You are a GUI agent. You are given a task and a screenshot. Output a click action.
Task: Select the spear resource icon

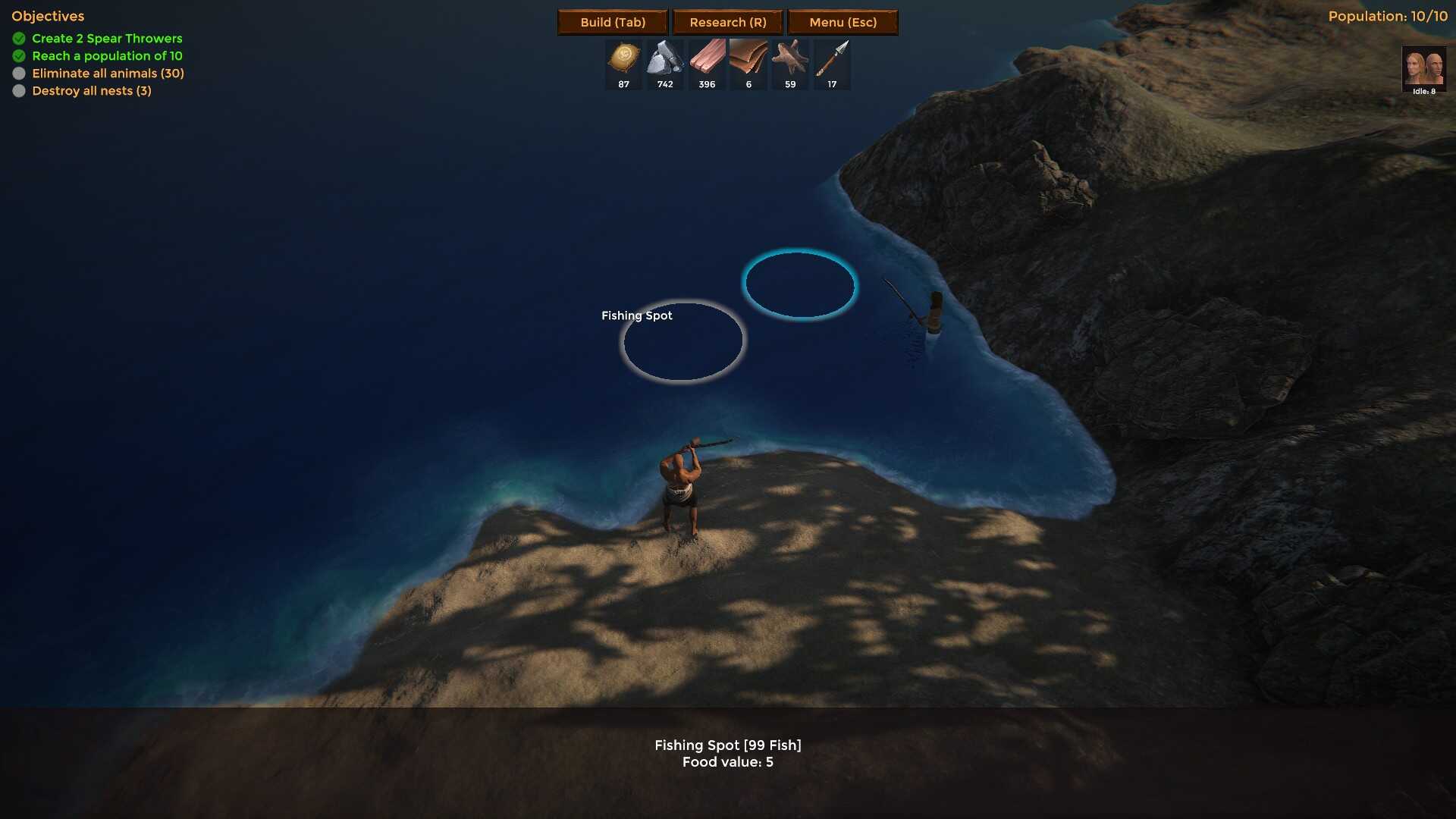[x=832, y=59]
